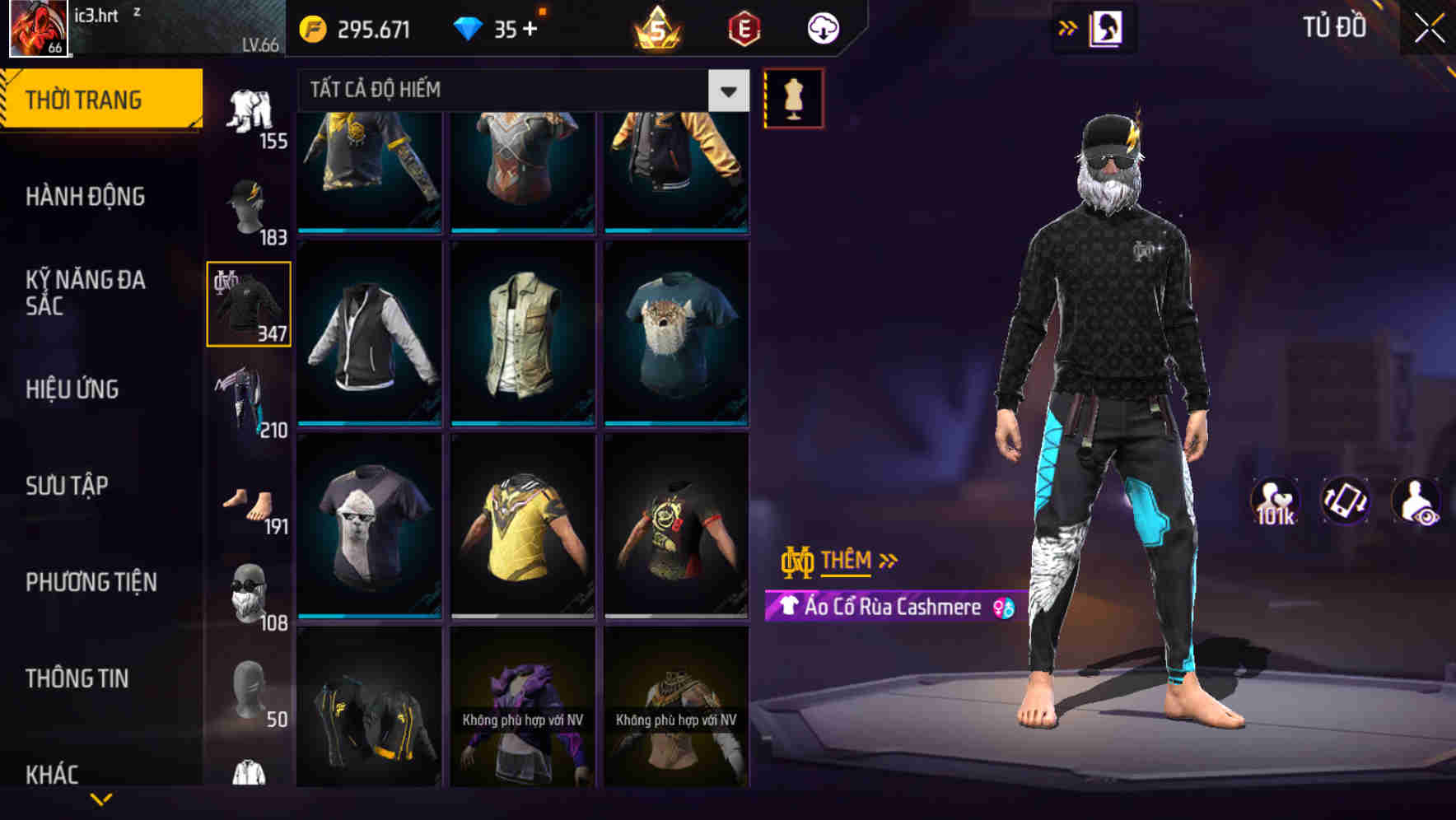Toggle the mannequin display icon above the character

click(794, 96)
